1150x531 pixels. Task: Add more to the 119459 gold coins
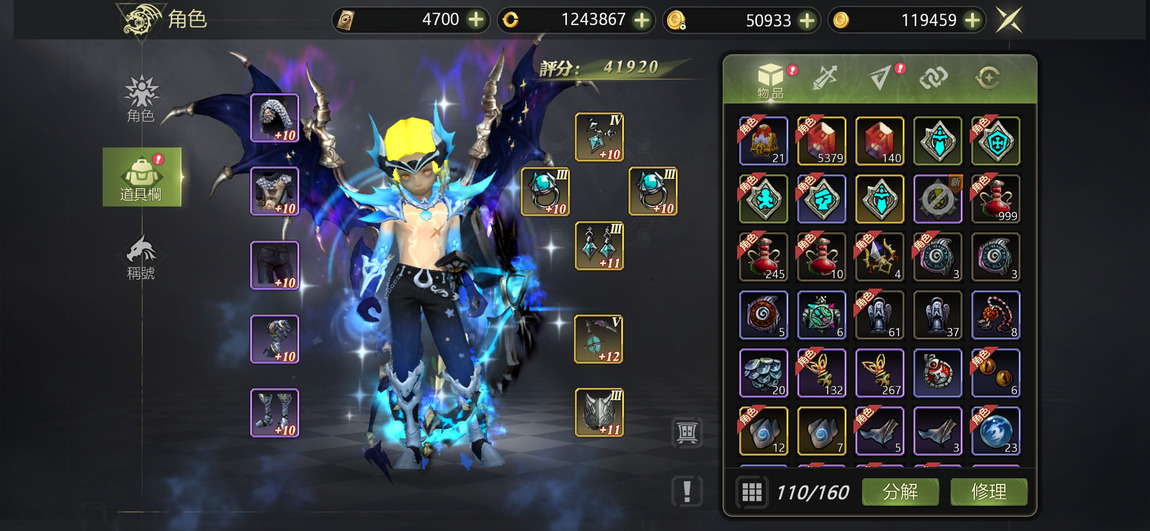pyautogui.click(x=973, y=20)
